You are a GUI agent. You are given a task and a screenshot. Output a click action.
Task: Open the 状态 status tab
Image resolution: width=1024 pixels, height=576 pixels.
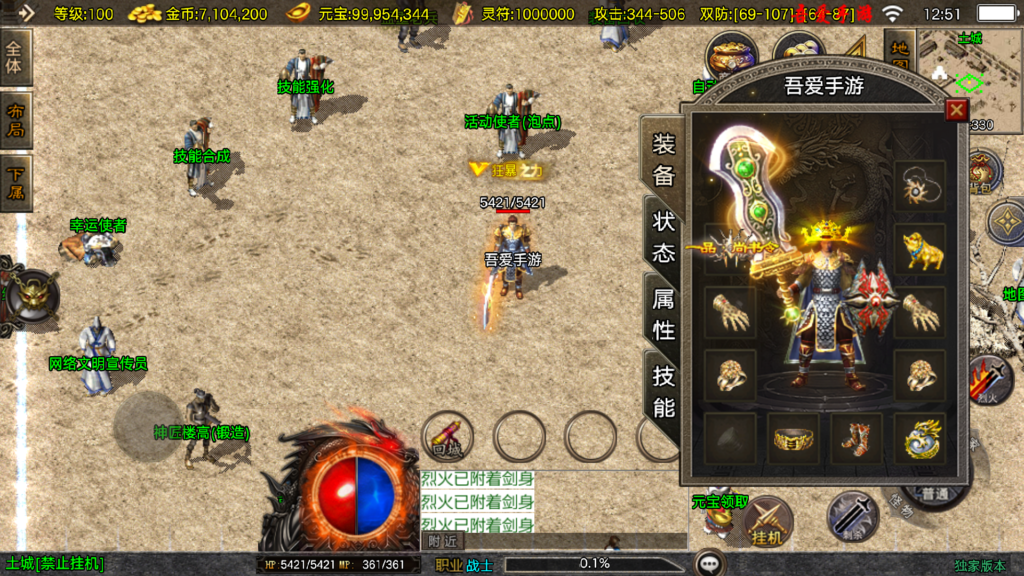tap(664, 237)
